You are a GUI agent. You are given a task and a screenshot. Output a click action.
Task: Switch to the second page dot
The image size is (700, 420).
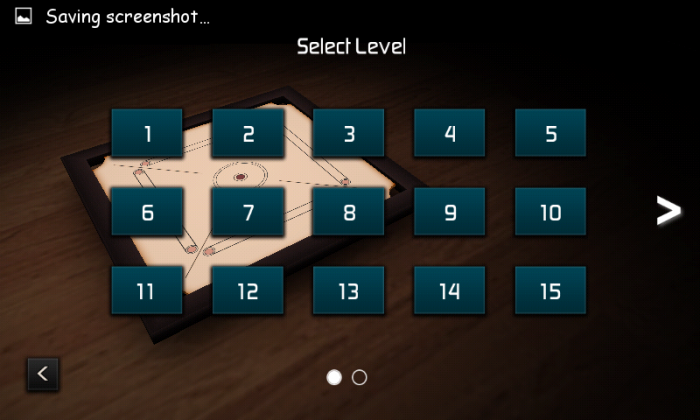[x=360, y=377]
